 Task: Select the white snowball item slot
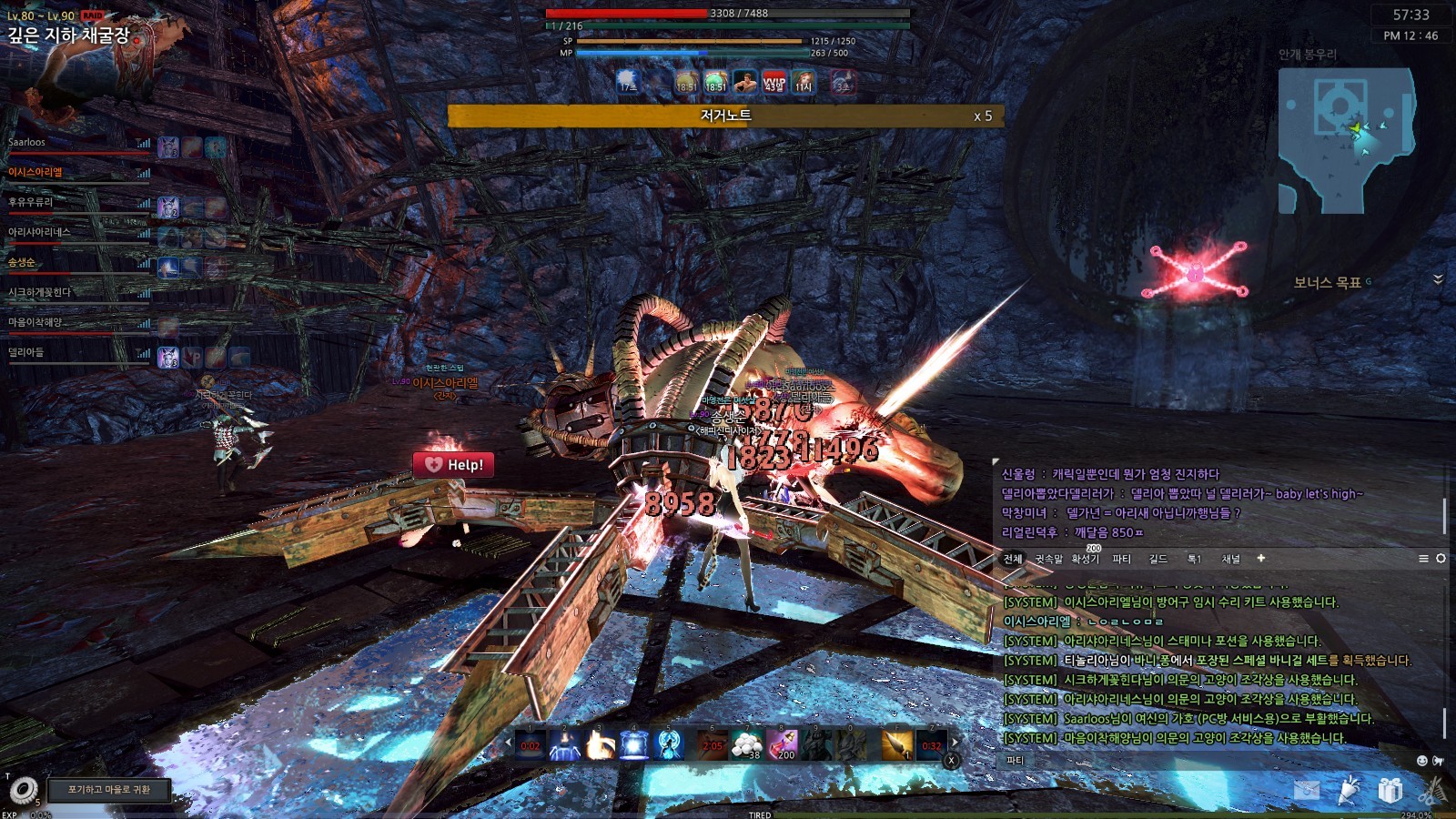[747, 744]
